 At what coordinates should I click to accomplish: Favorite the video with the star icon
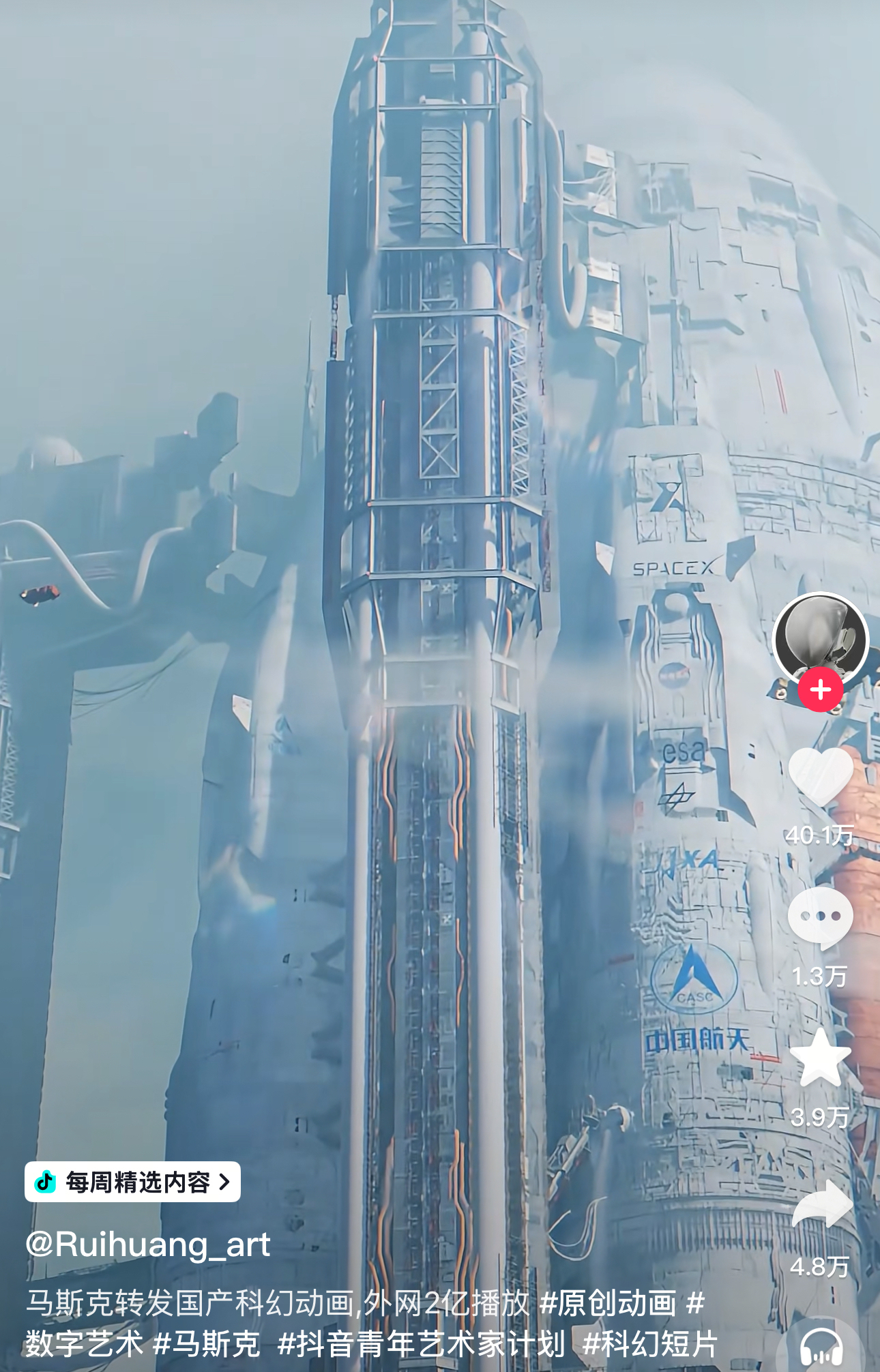click(x=820, y=1058)
